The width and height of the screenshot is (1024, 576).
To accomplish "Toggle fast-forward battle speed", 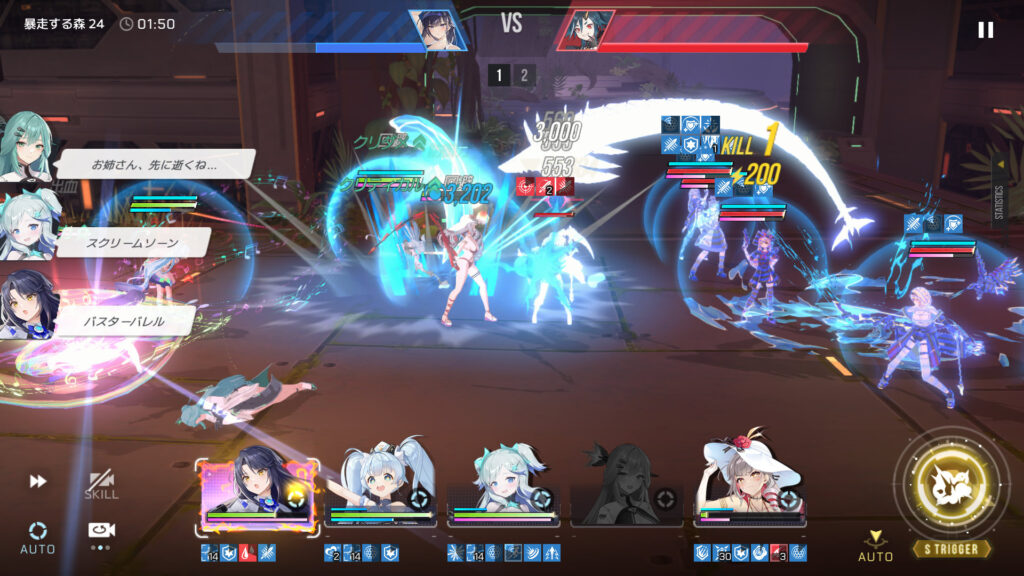I will pos(38,481).
